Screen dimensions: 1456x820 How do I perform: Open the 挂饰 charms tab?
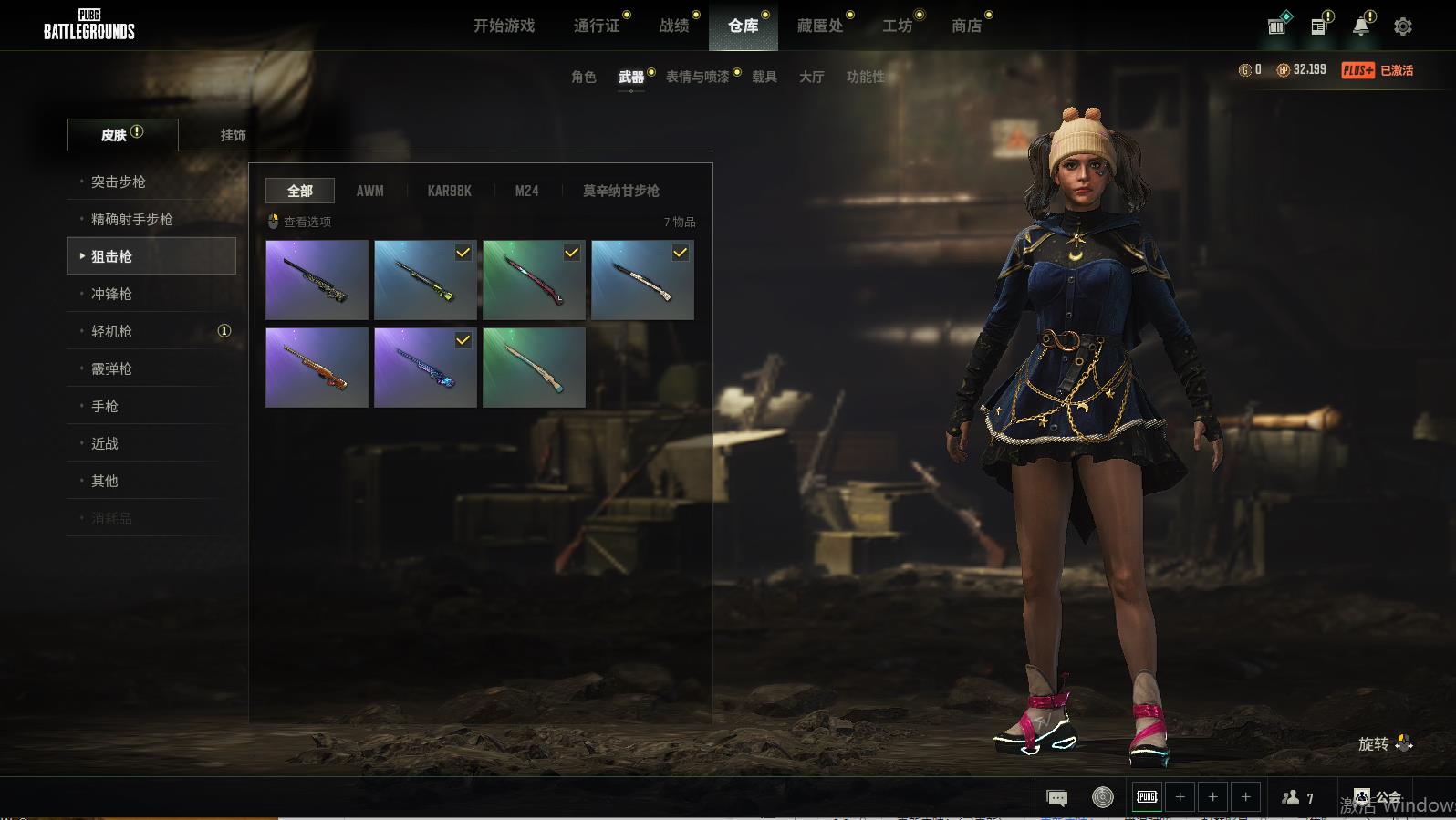[233, 135]
